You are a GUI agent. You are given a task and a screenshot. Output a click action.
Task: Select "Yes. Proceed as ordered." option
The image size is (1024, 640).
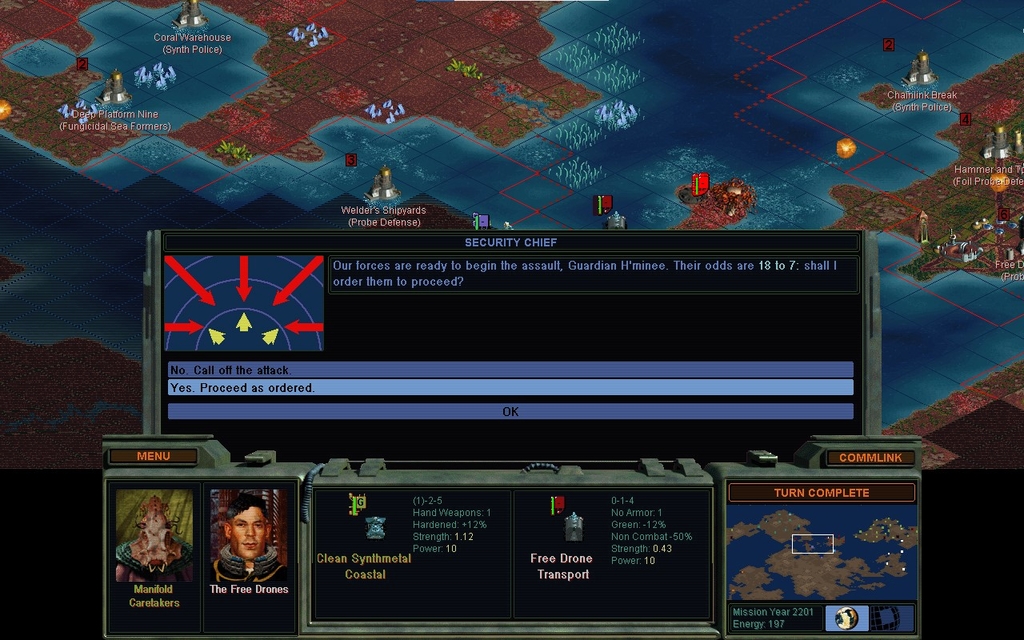pos(510,388)
